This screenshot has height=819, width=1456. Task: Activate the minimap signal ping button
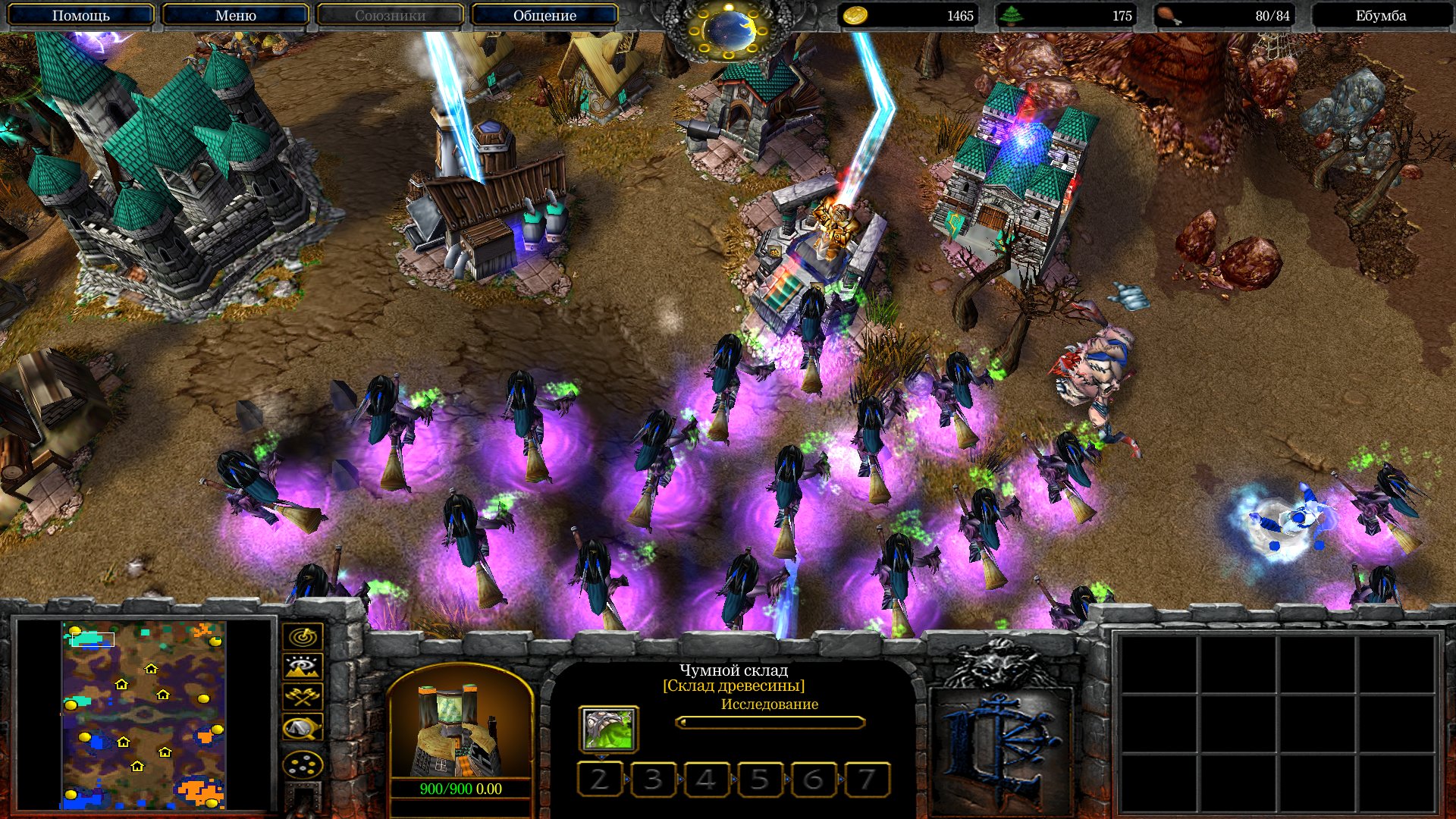[303, 637]
